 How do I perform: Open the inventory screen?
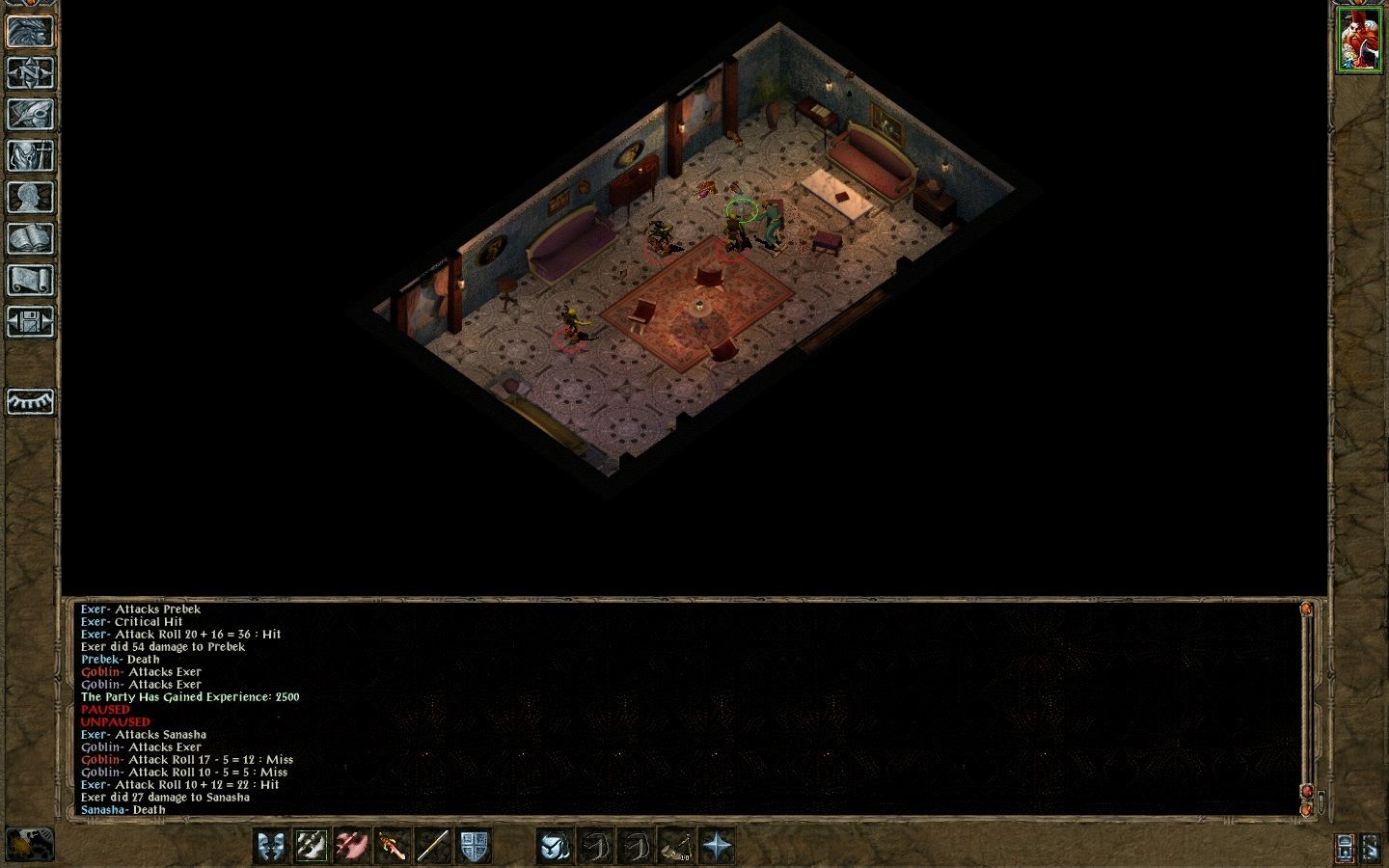pos(30,156)
